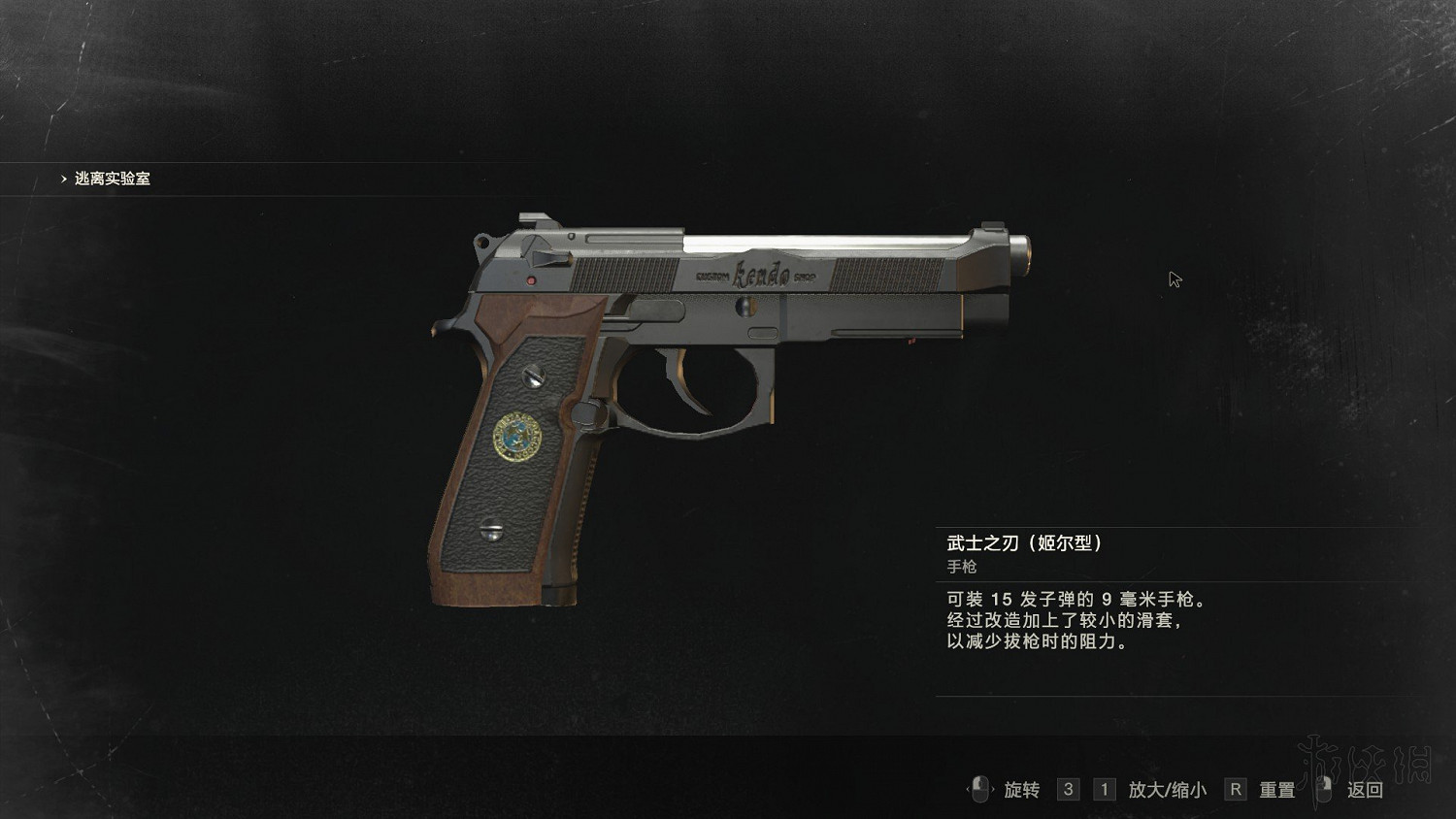Click the R key badge to reset view
This screenshot has width=1456, height=819.
pyautogui.click(x=1235, y=790)
